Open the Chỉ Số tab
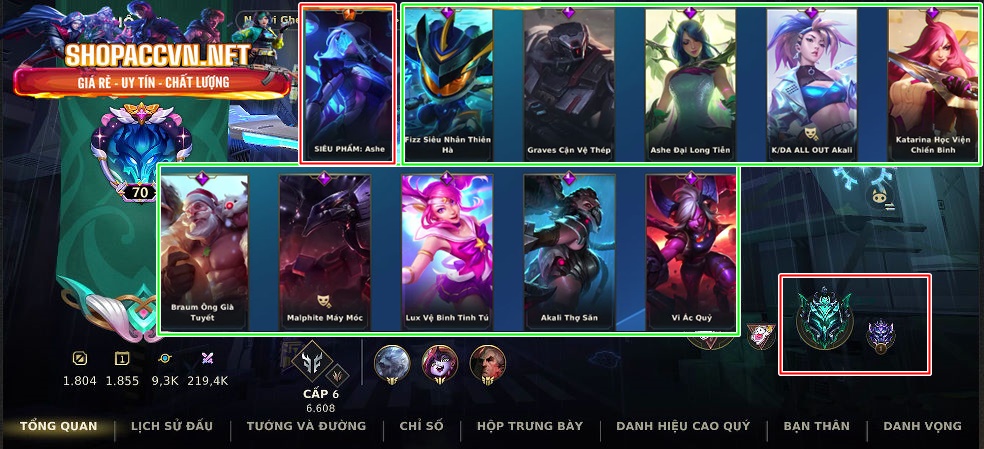Screen dimensions: 984x449 pos(421,426)
